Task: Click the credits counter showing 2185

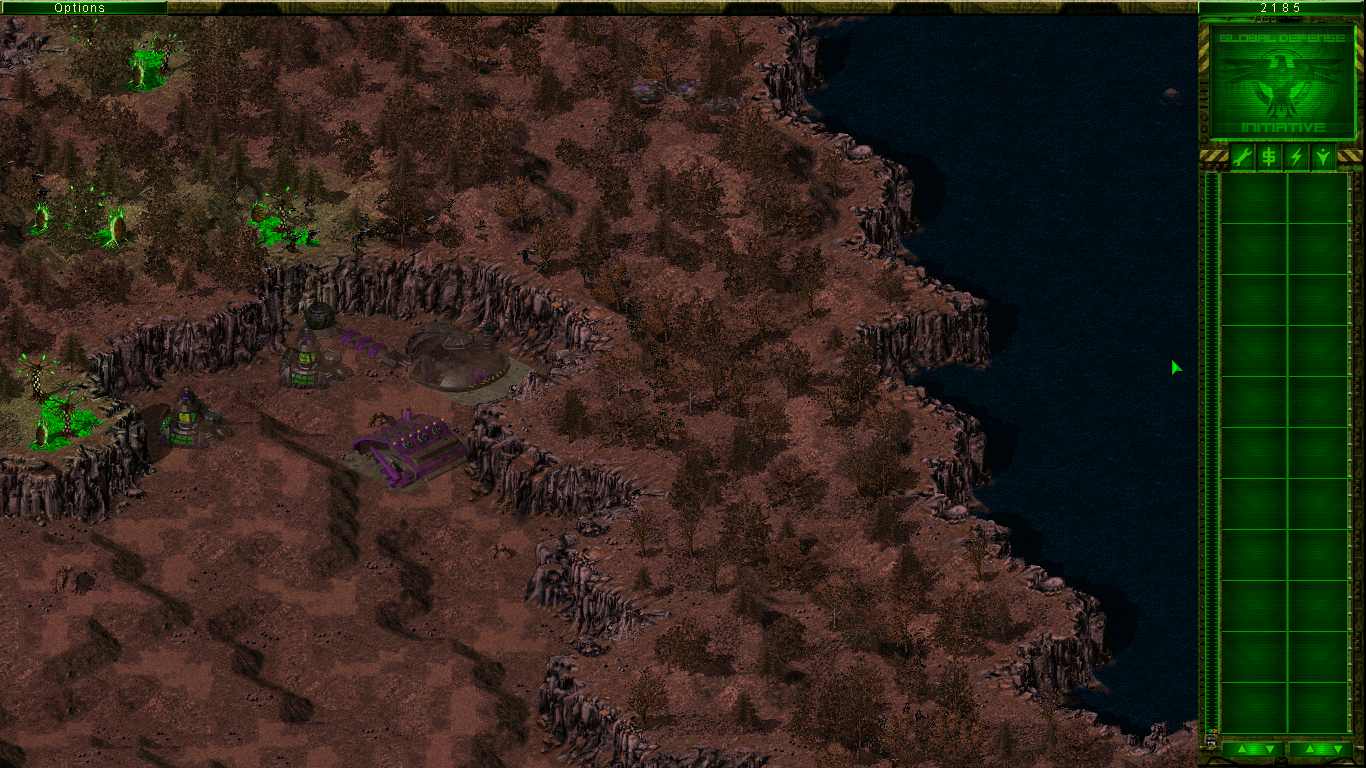Action: pos(1281,7)
